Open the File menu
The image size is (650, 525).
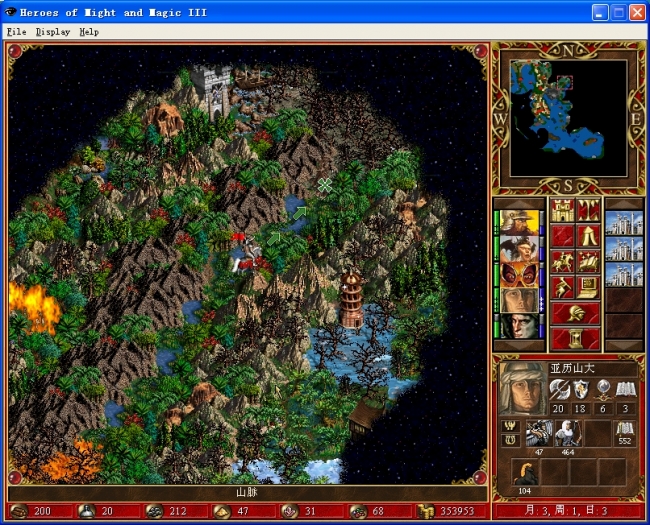click(x=16, y=32)
